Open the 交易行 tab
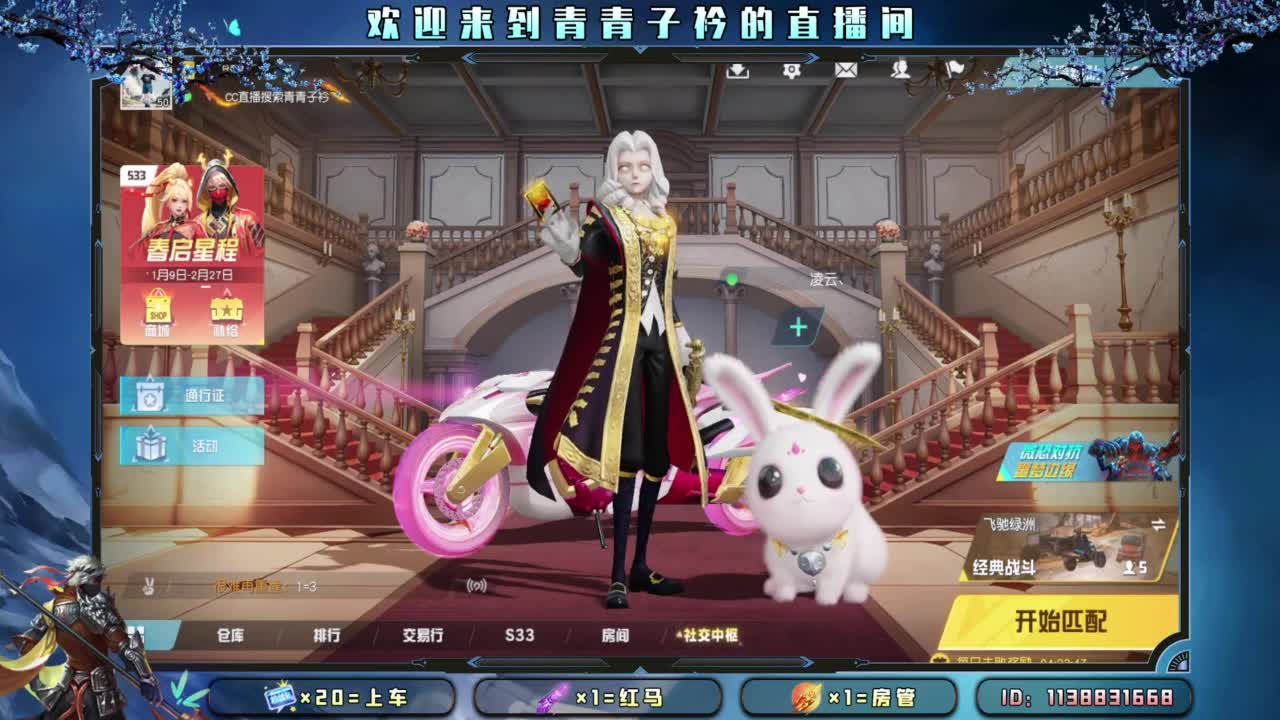 420,636
